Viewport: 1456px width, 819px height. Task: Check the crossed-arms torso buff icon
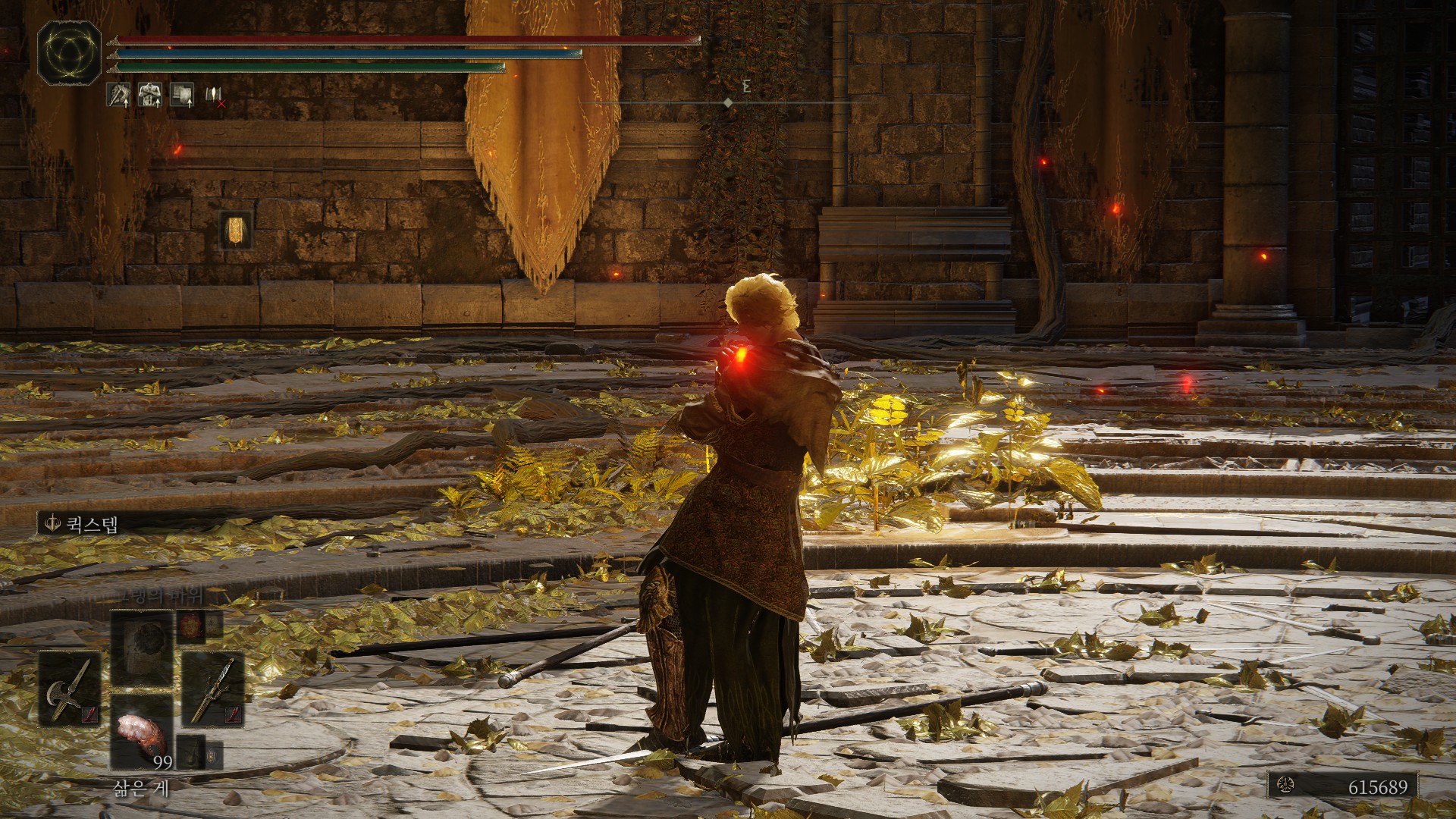point(149,95)
